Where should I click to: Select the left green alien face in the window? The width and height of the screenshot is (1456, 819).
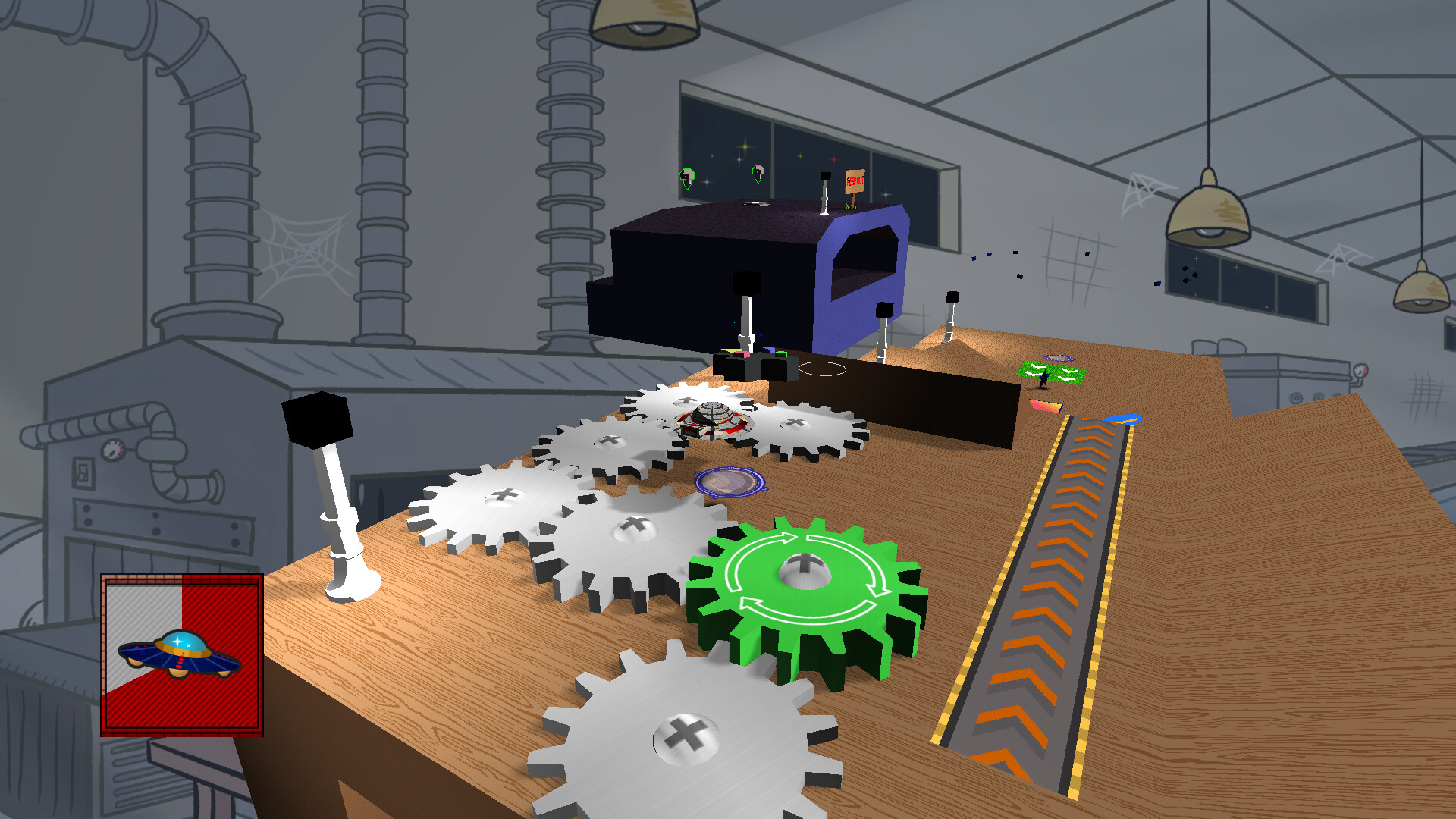click(686, 176)
